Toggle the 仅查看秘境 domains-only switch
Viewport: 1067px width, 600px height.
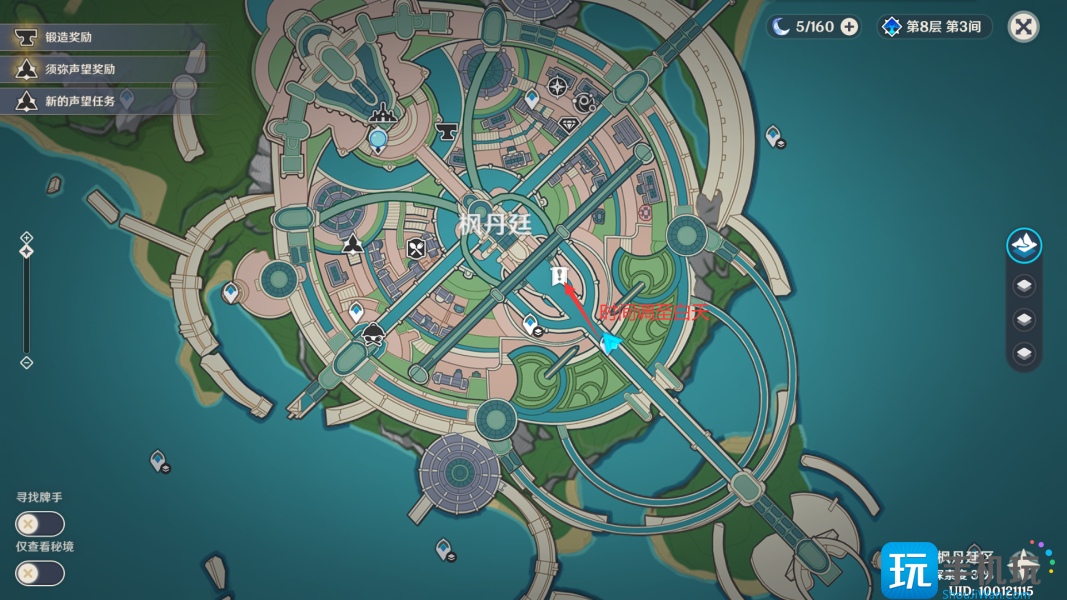click(40, 573)
